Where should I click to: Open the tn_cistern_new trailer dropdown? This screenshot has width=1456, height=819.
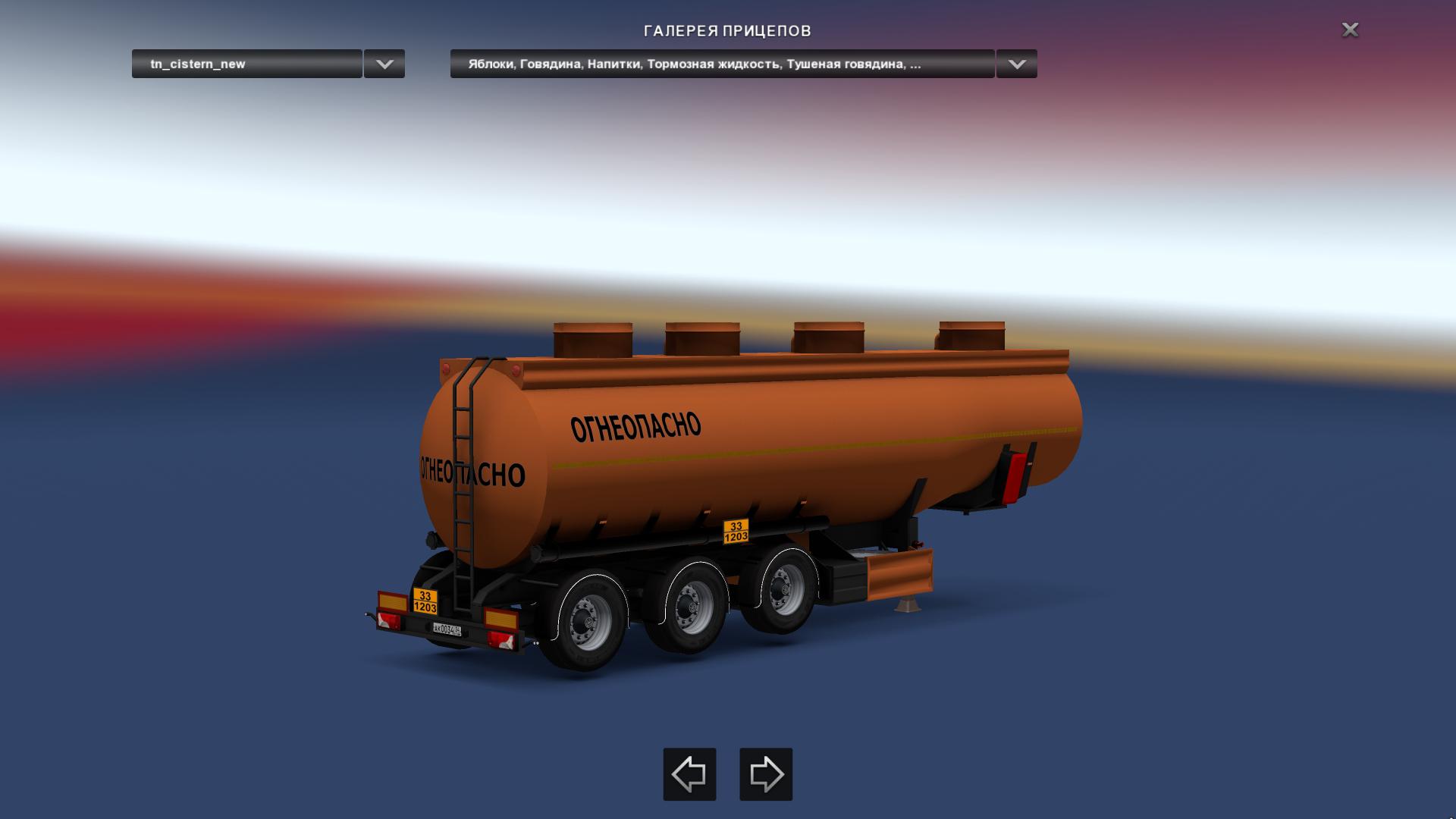click(x=246, y=64)
